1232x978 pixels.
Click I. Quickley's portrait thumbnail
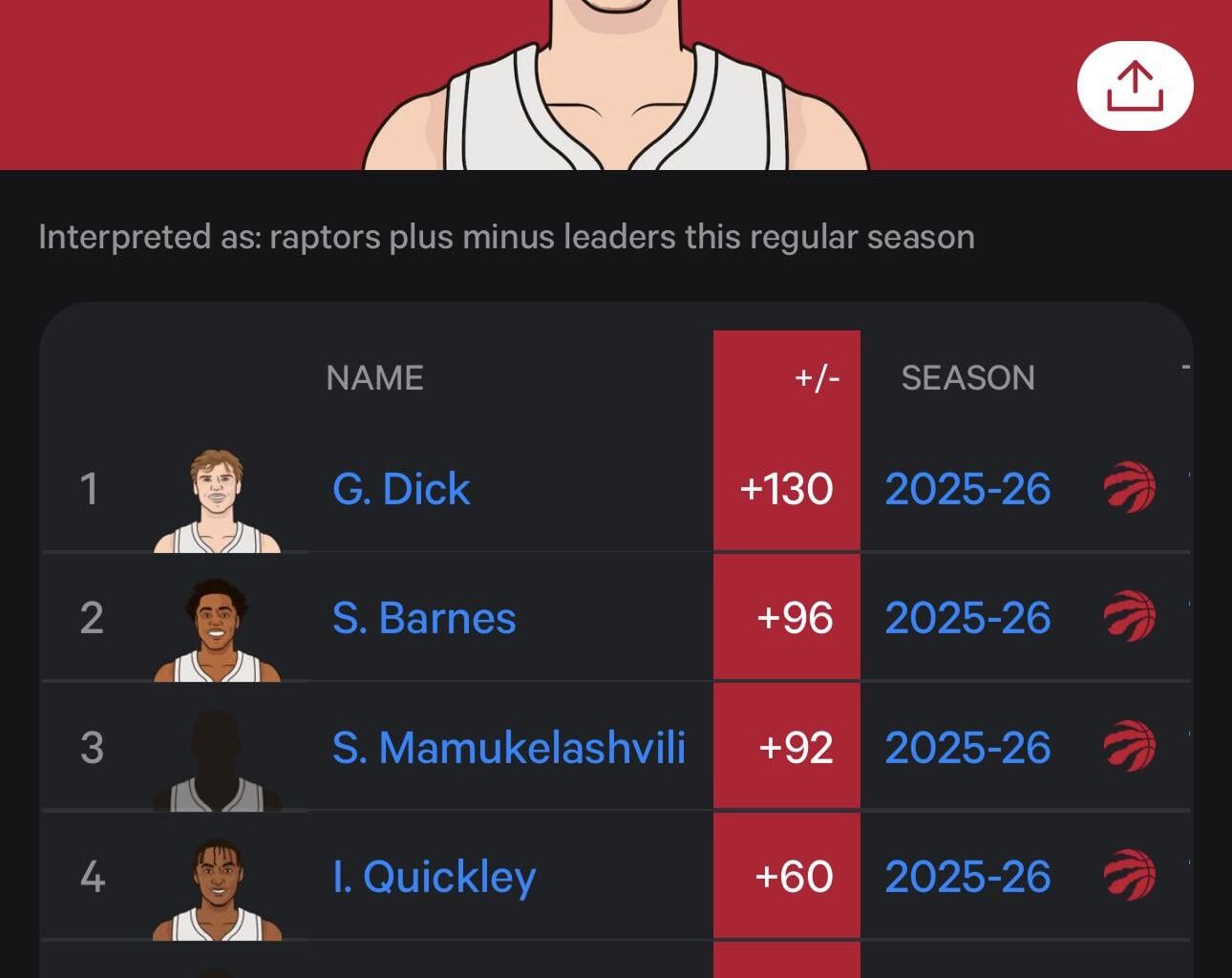(218, 889)
